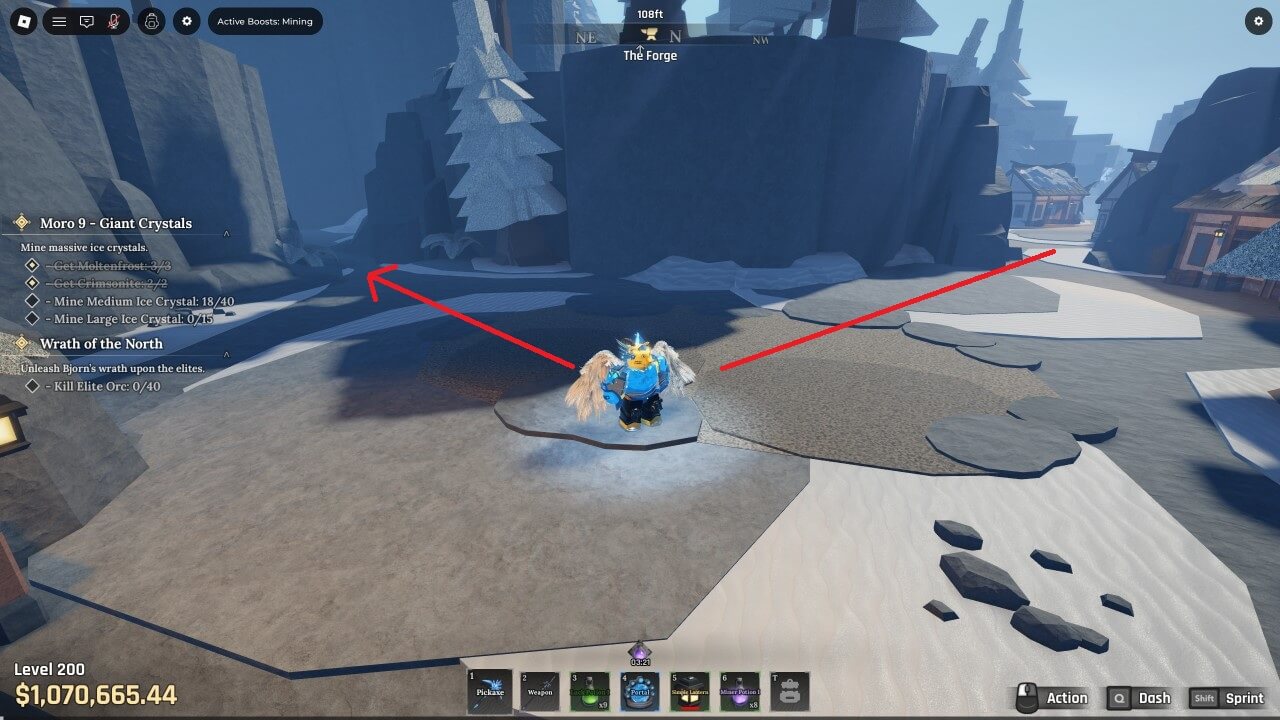Image resolution: width=1280 pixels, height=720 pixels.
Task: Open the three-line hamburger menu
Action: [x=59, y=21]
